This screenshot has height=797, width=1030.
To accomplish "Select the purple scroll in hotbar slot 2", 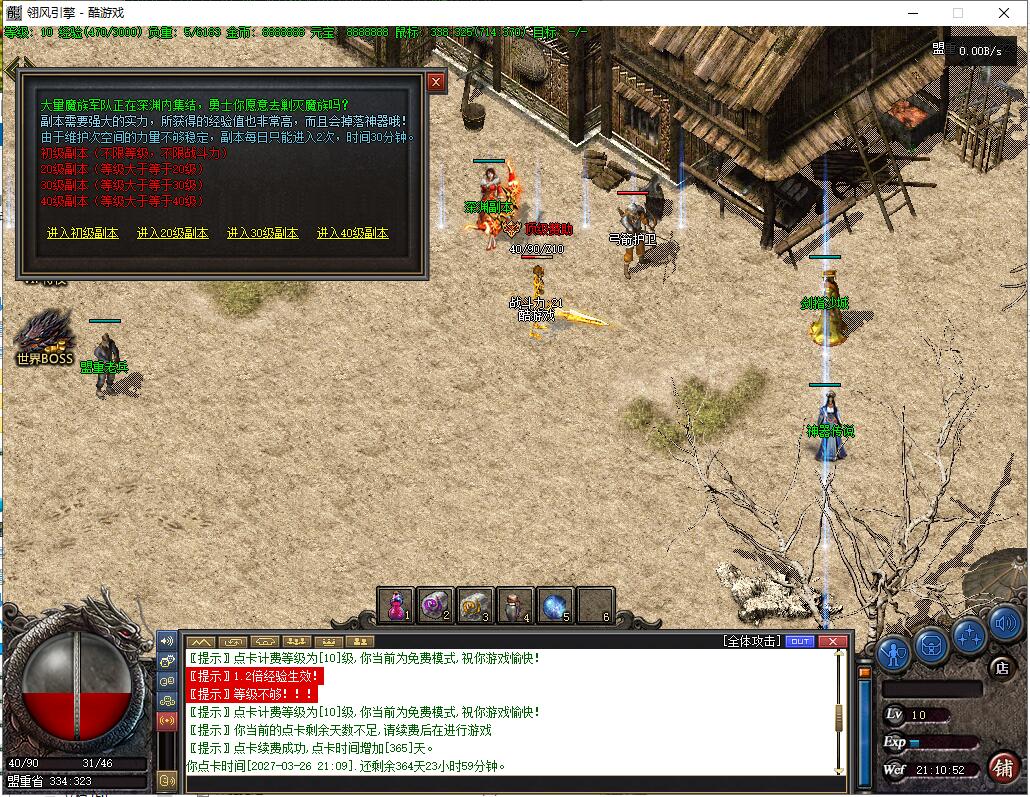I will click(436, 605).
